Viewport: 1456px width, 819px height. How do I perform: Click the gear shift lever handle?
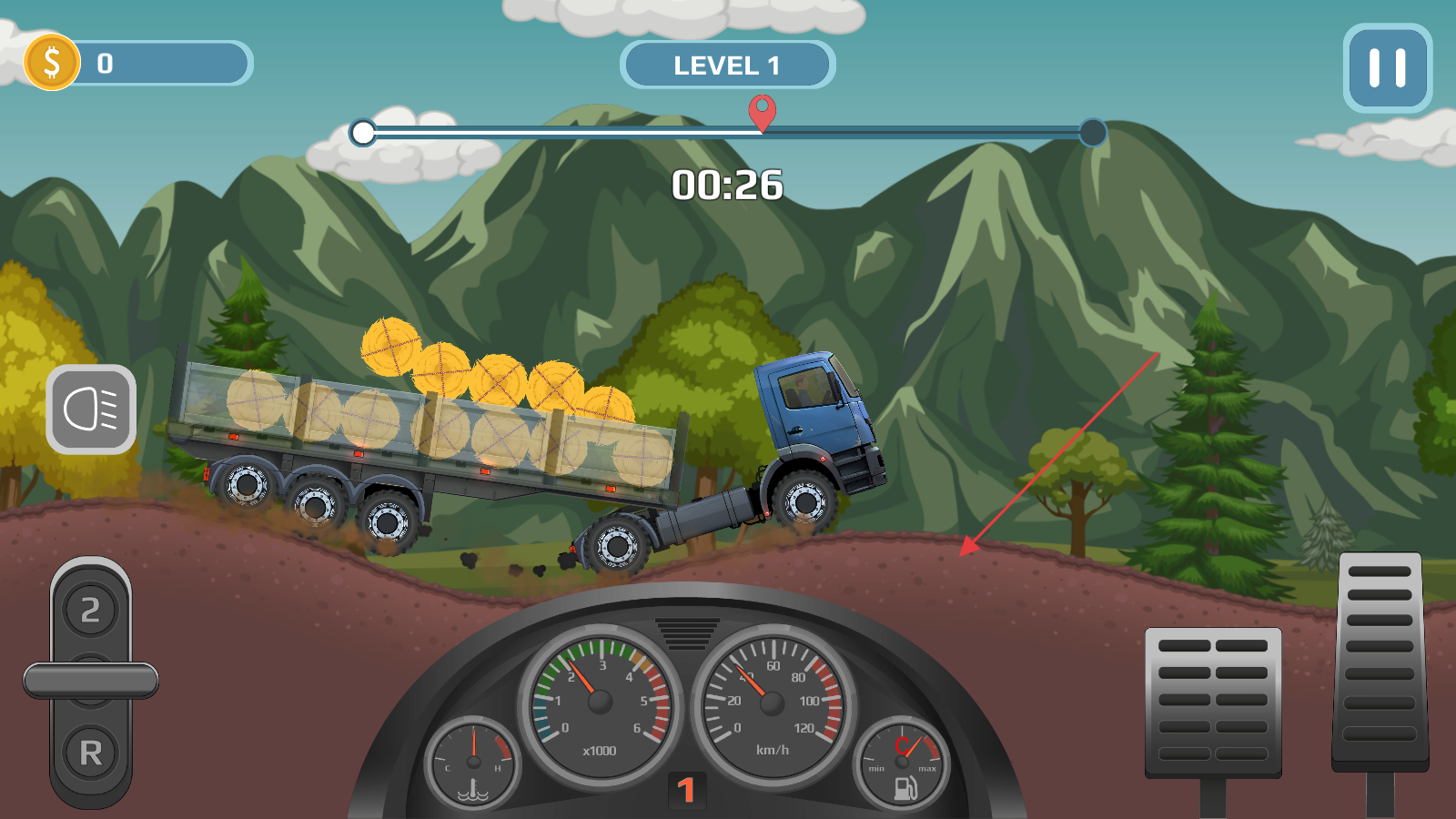coord(91,681)
